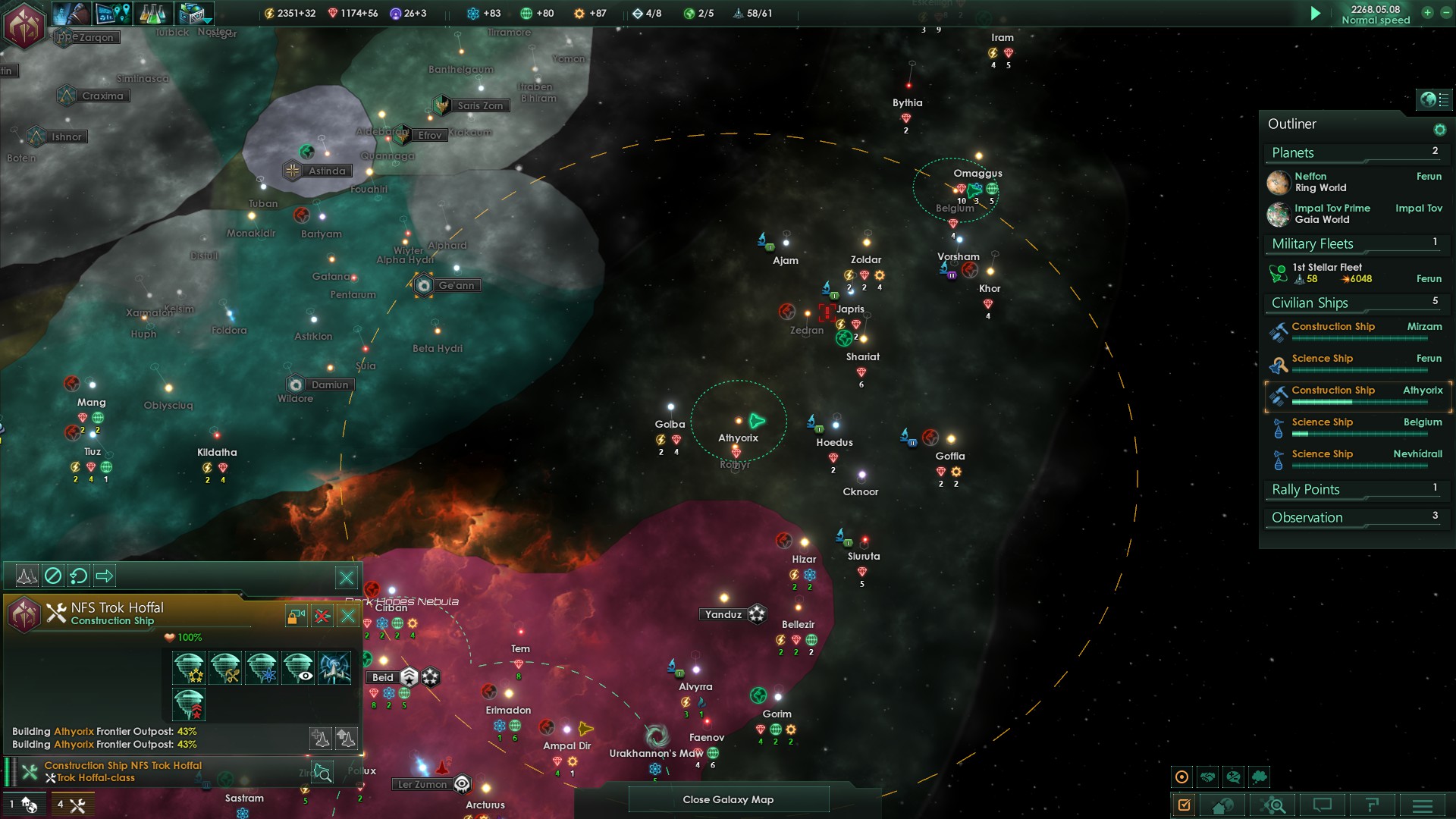Build a mining station
The width and height of the screenshot is (1456, 819).
(225, 668)
